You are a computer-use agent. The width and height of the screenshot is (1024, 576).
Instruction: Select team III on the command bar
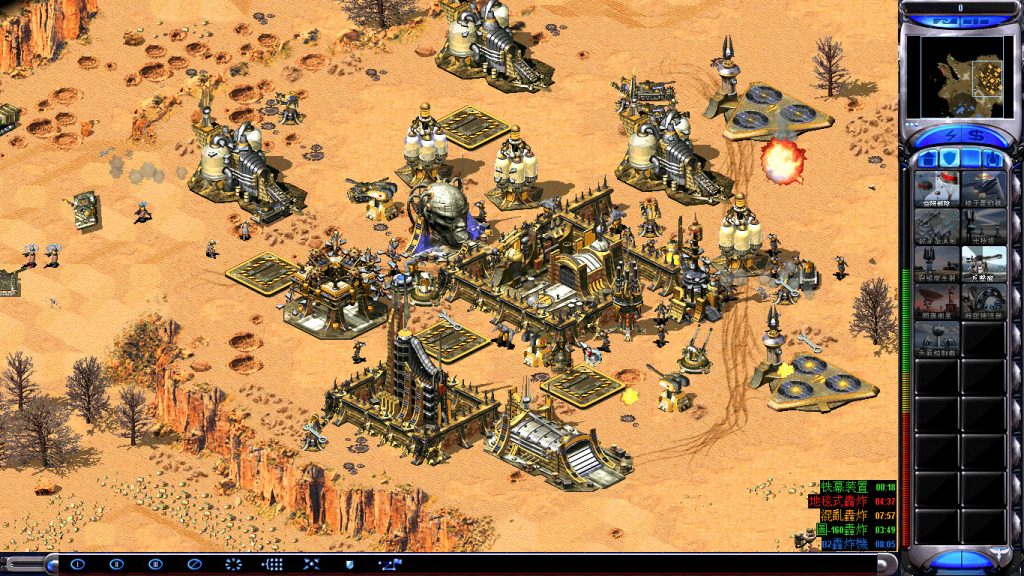(x=156, y=565)
